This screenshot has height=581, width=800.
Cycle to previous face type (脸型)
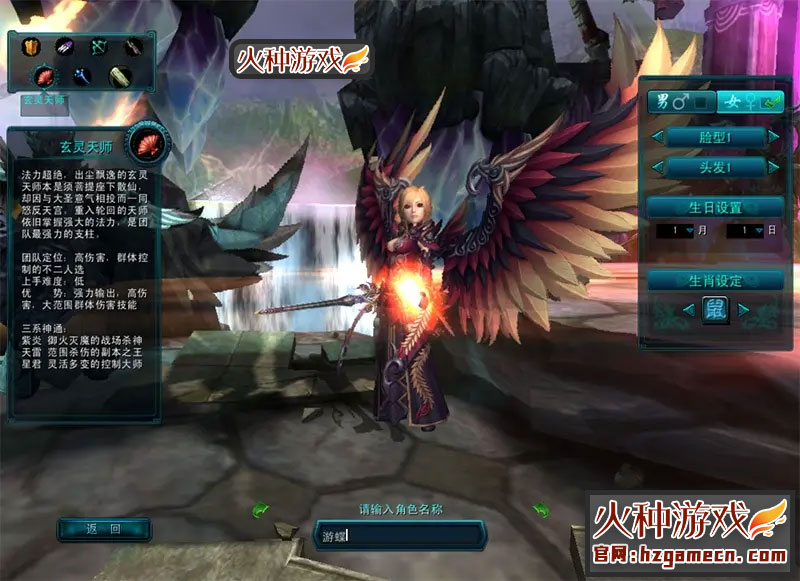click(x=657, y=136)
